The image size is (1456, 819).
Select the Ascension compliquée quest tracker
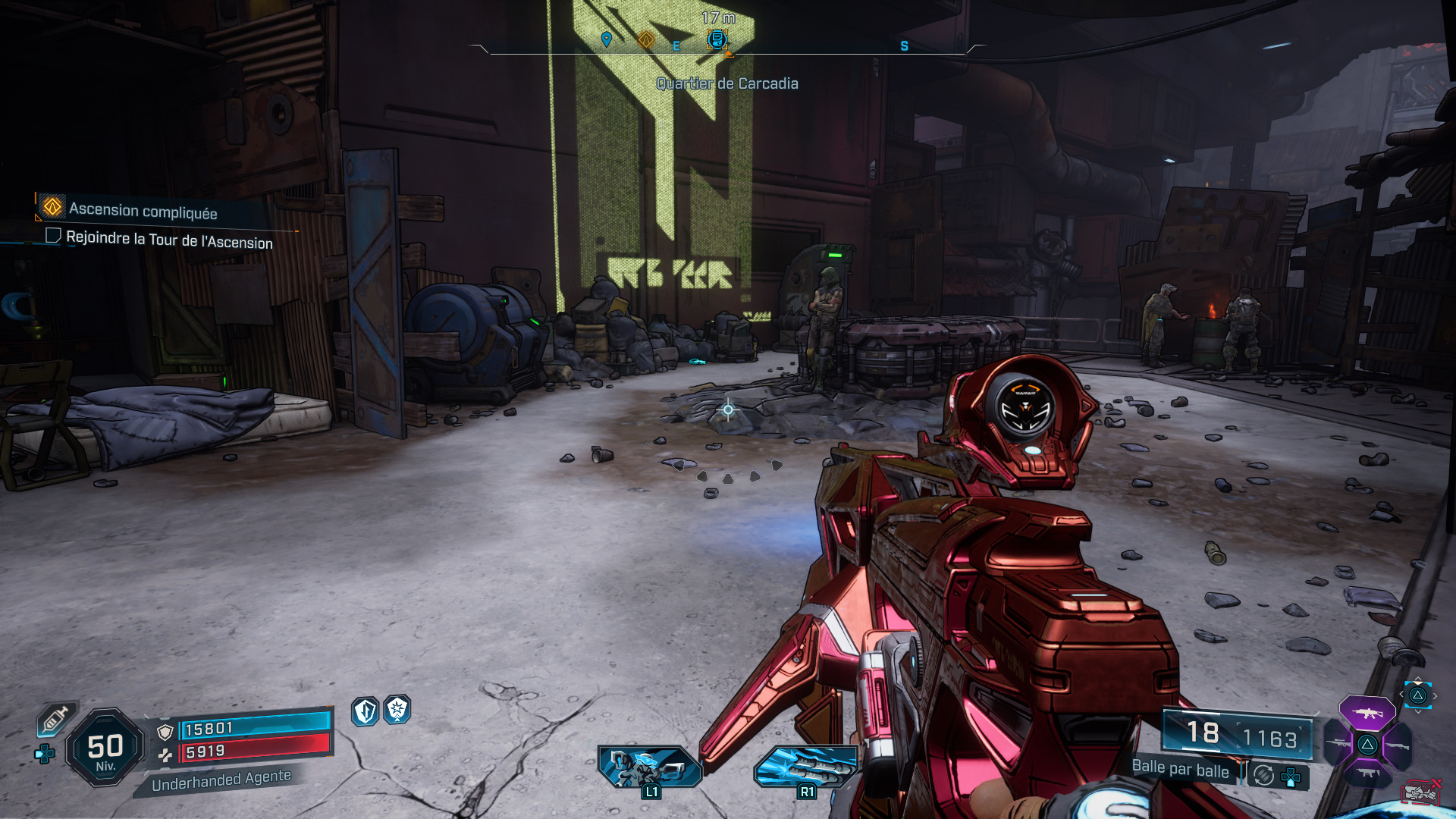[143, 210]
